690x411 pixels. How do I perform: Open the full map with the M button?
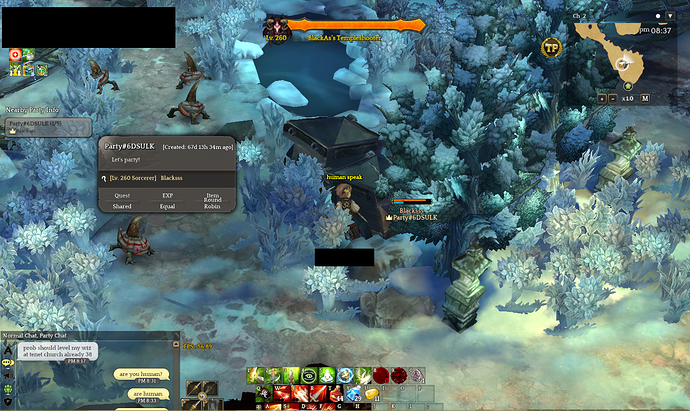646,98
